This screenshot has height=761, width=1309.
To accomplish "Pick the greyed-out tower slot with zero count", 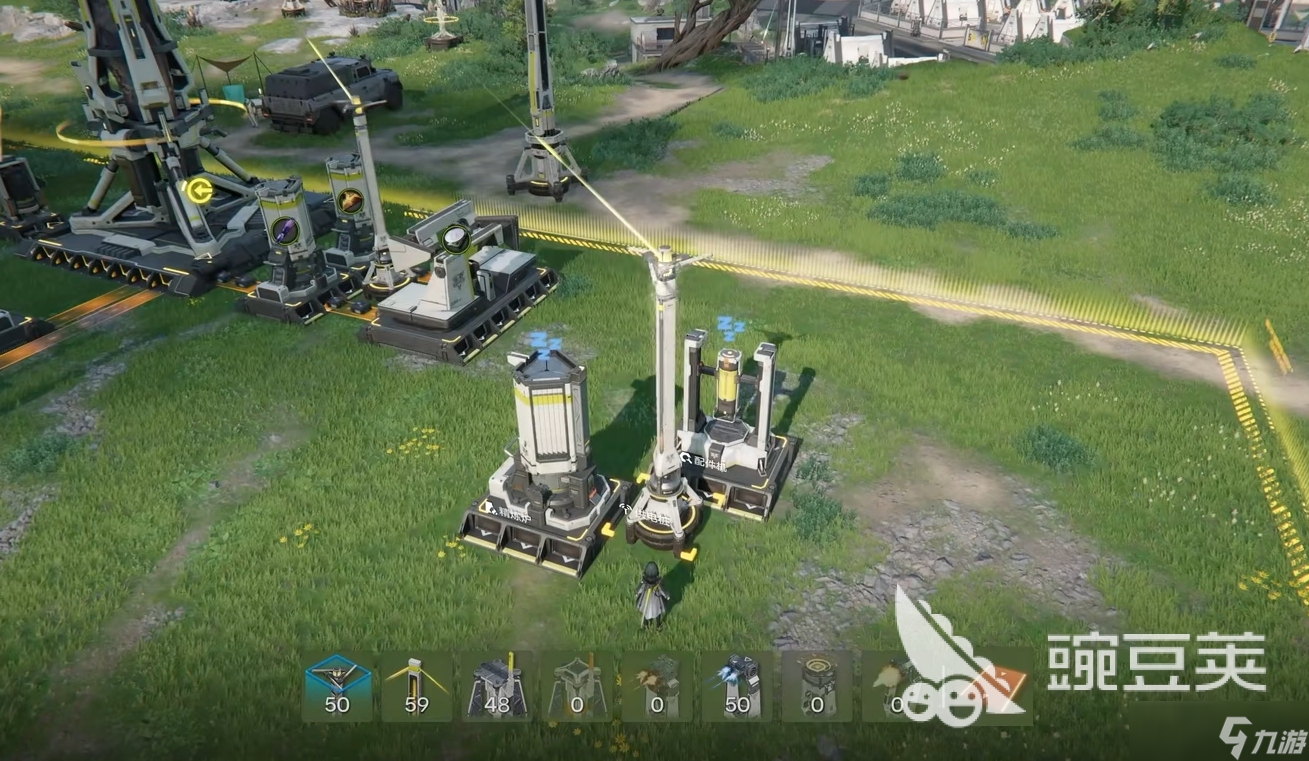I will (577, 686).
